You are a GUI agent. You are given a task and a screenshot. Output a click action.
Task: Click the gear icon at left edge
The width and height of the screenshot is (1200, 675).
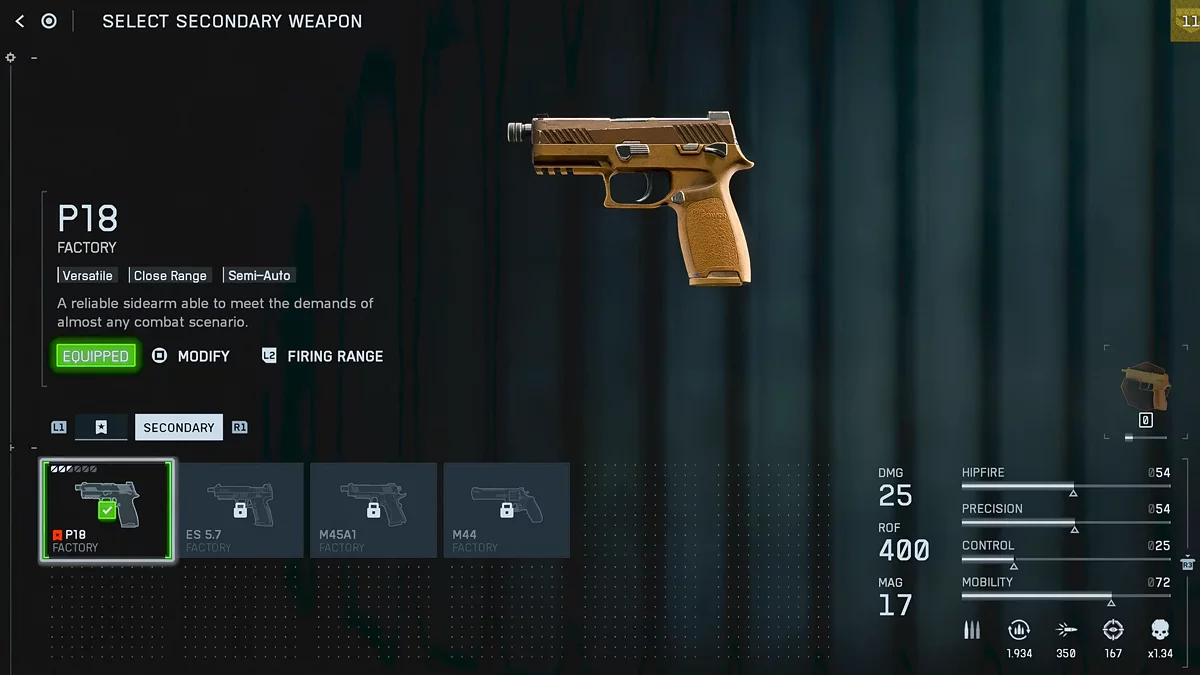(11, 58)
